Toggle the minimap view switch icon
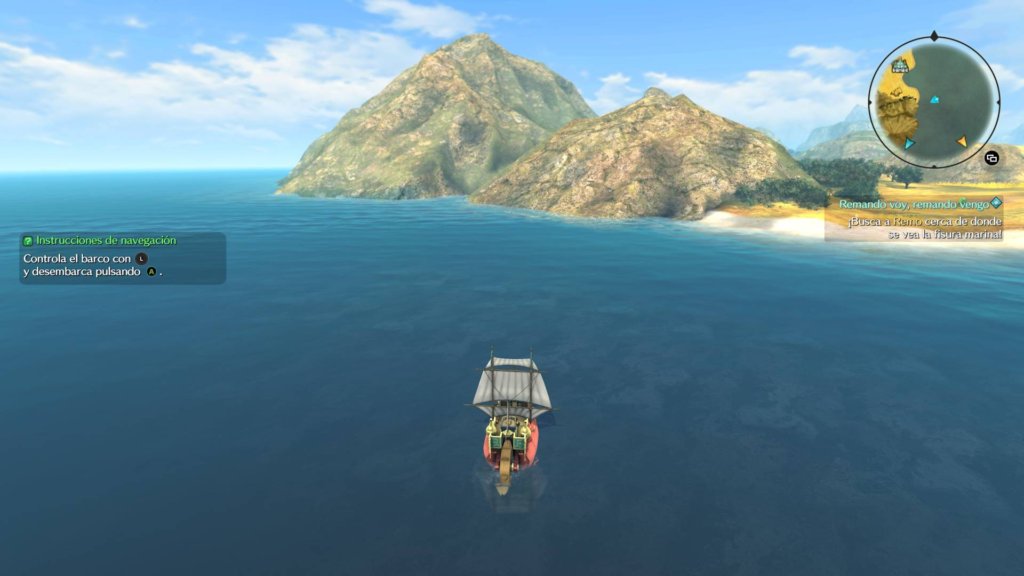 point(991,157)
